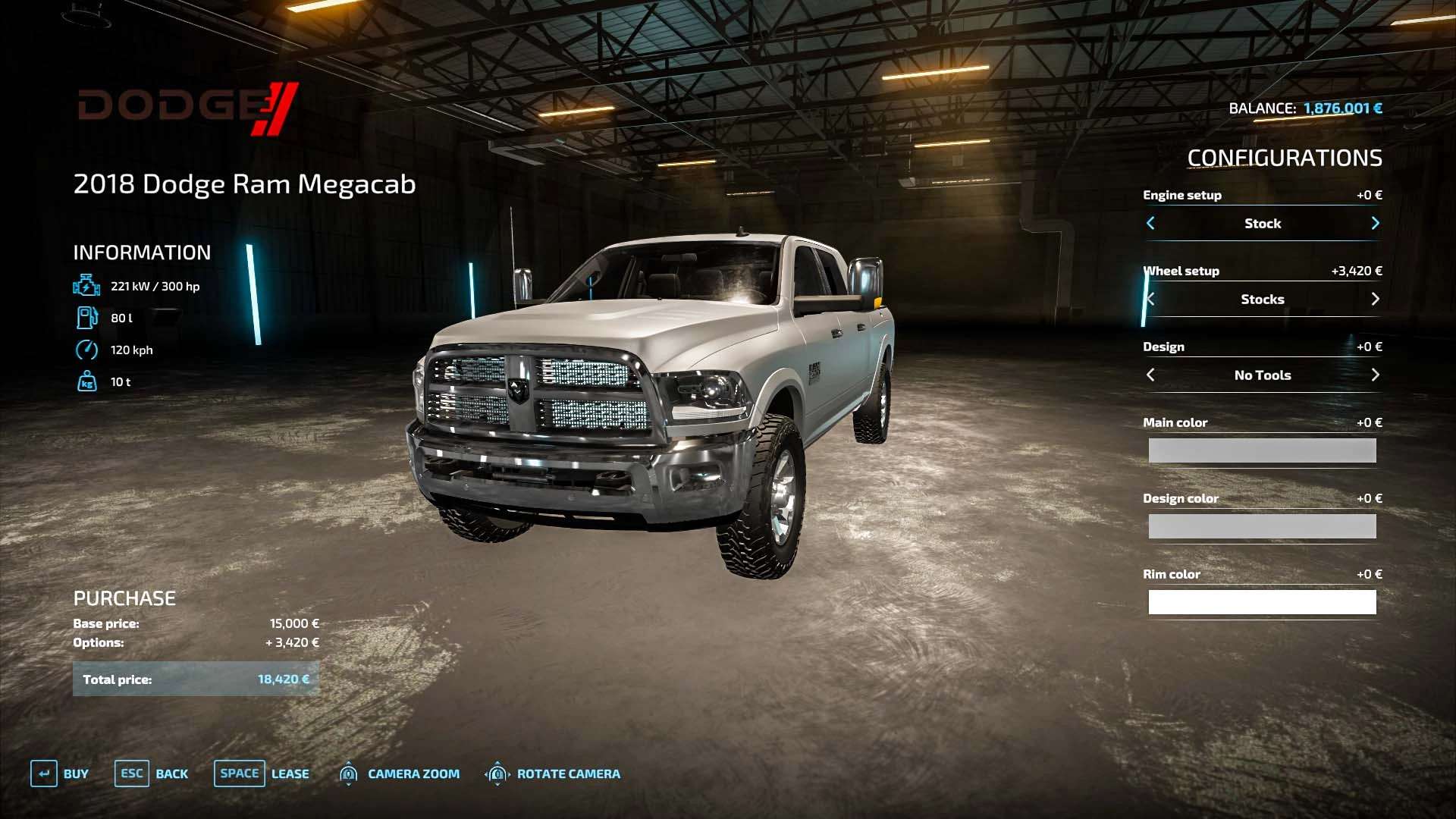Buy the Dodge Ram Megacab
The height and width of the screenshot is (819, 1456).
pos(60,773)
